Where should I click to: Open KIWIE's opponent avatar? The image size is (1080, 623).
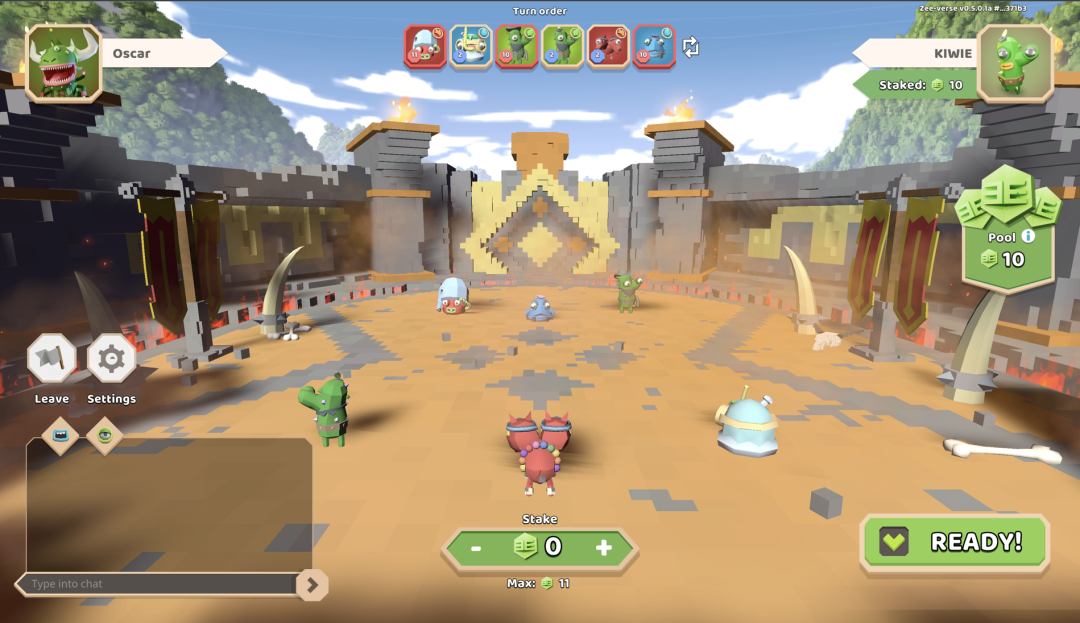click(1015, 63)
